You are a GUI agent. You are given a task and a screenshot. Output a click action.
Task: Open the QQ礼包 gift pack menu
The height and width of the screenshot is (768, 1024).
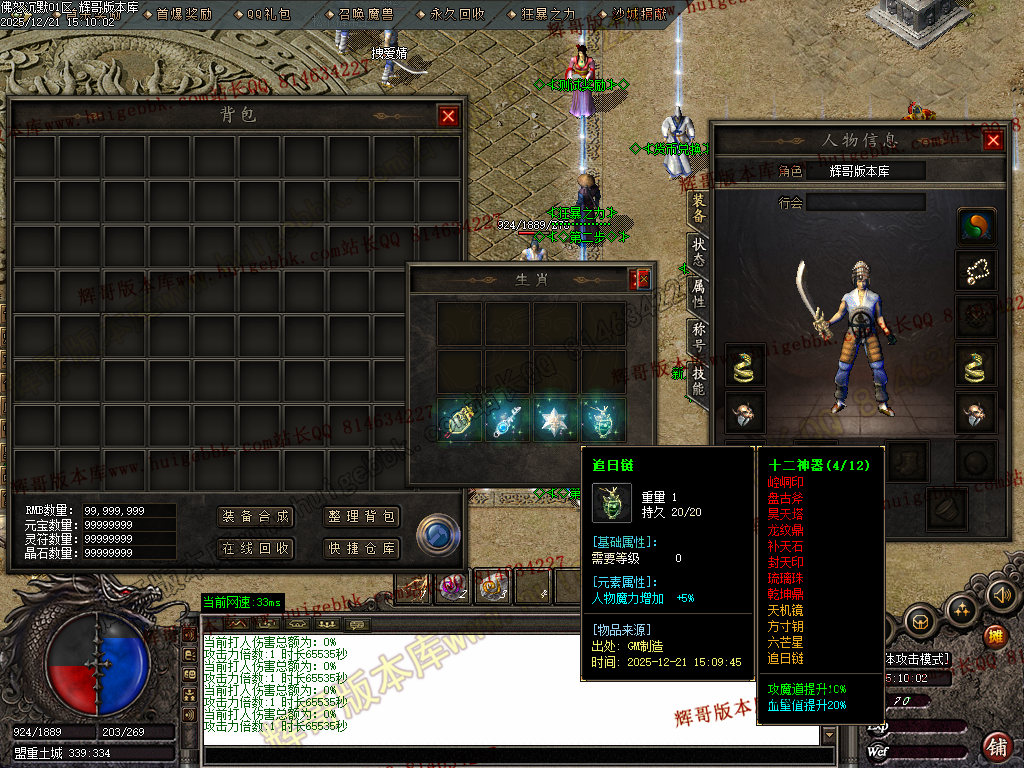[268, 14]
